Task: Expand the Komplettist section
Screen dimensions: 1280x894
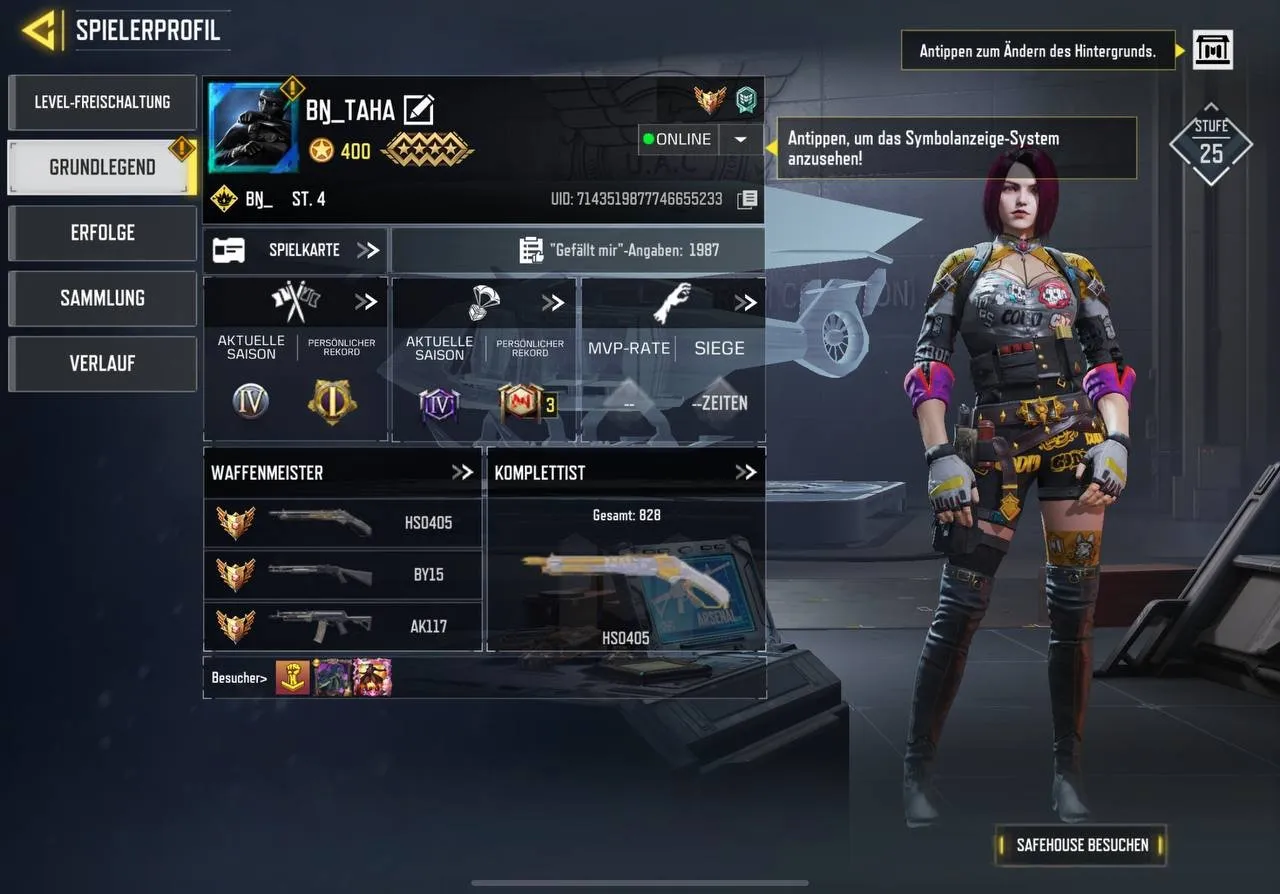Action: pyautogui.click(x=744, y=471)
